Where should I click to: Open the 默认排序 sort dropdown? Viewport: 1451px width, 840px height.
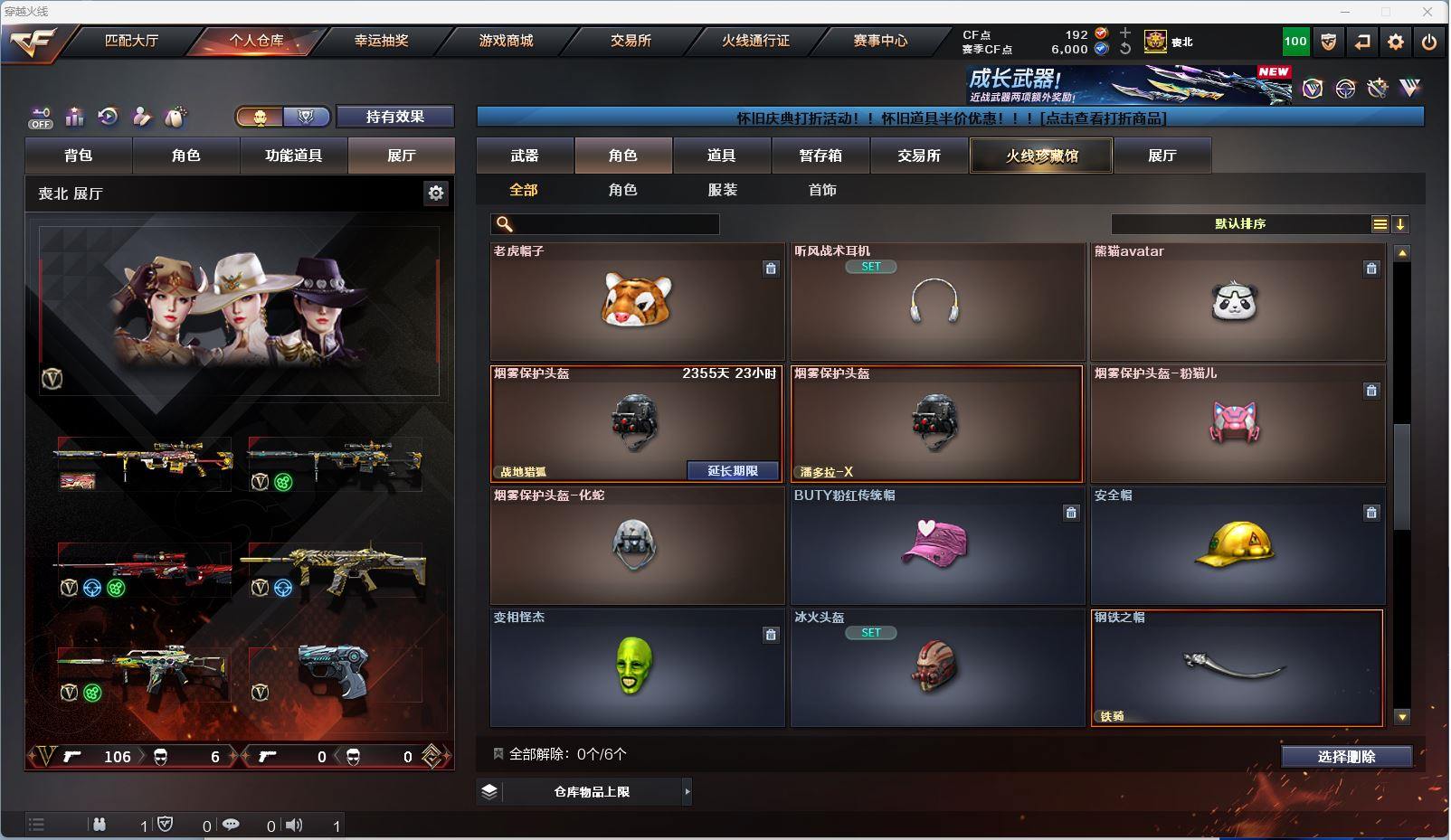[x=1240, y=224]
